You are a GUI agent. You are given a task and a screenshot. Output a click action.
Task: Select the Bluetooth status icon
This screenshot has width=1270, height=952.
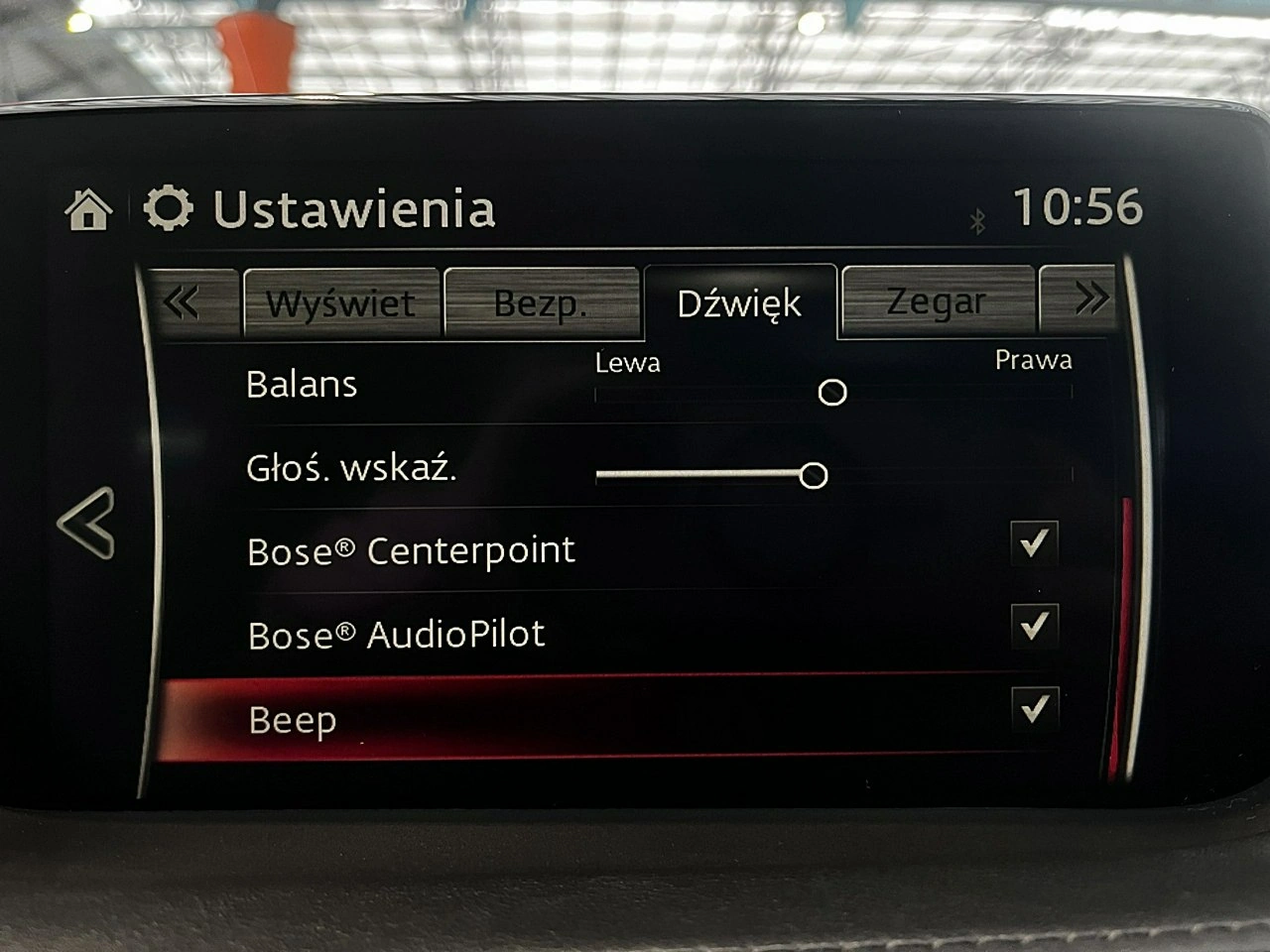[x=977, y=220]
